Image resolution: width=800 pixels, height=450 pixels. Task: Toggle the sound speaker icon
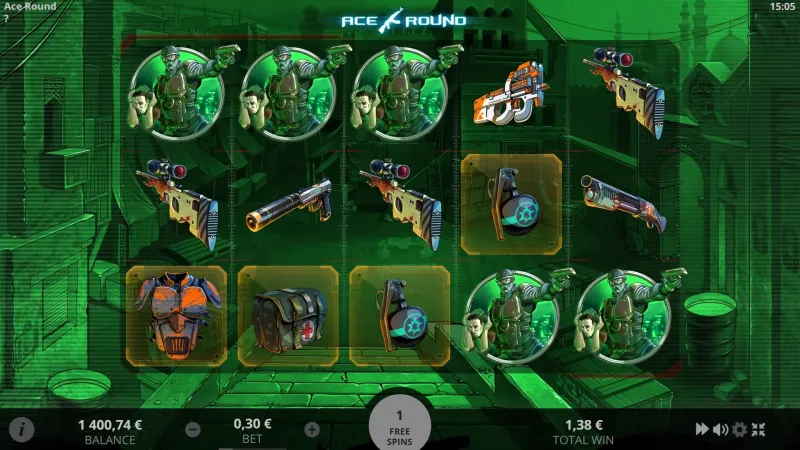[x=720, y=430]
